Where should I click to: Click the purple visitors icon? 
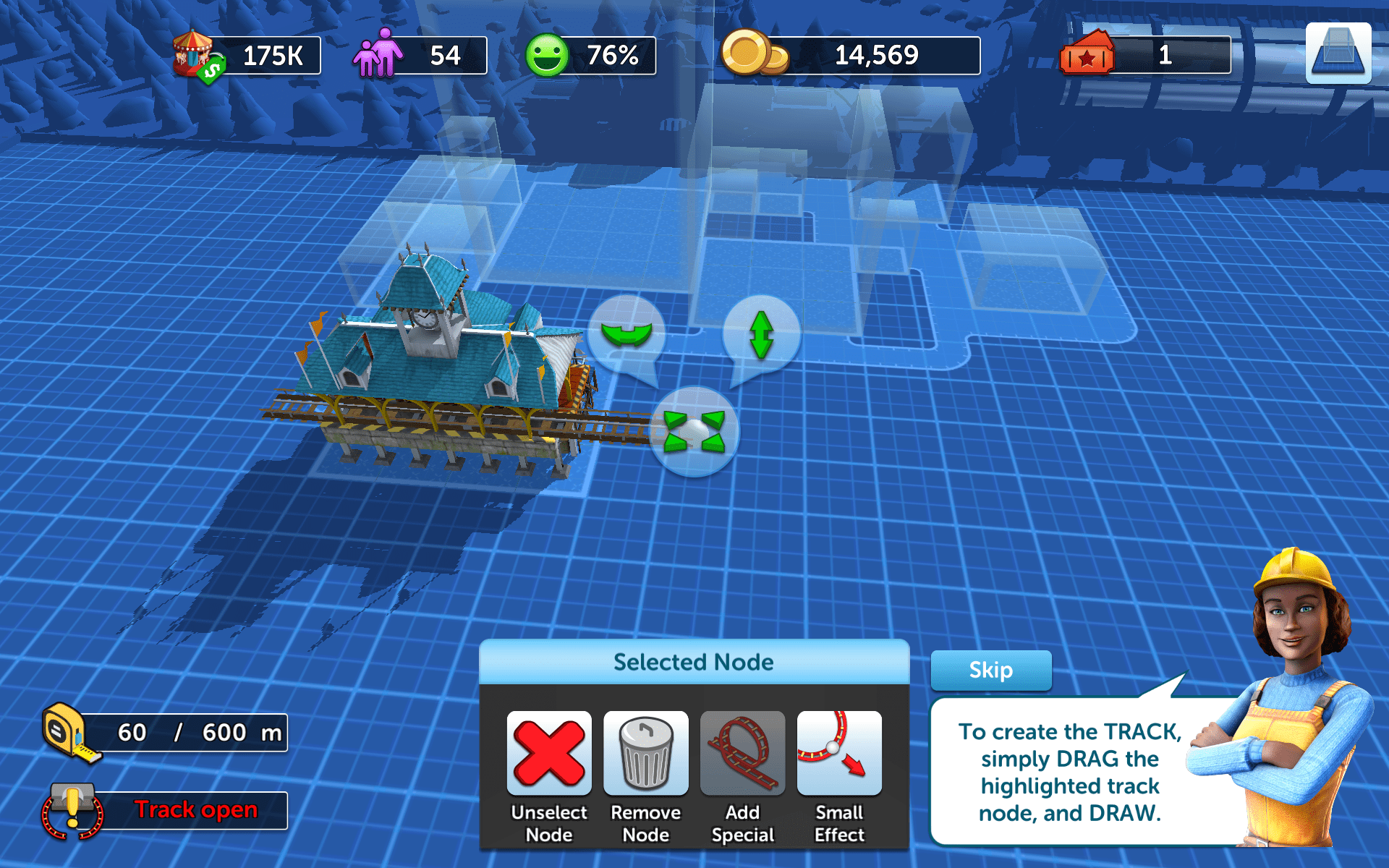[378, 54]
